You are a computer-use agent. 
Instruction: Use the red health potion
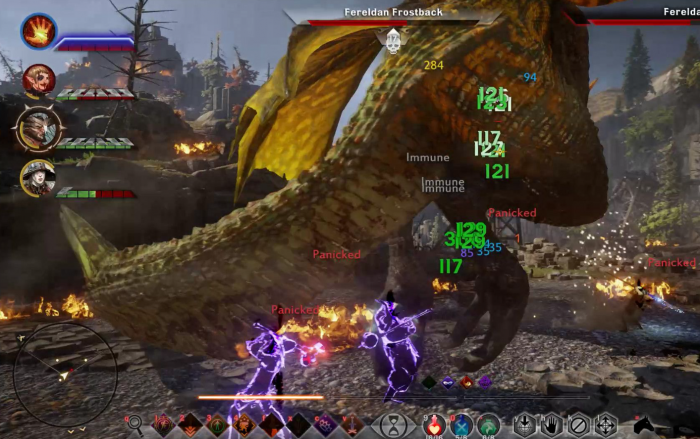[x=434, y=424]
